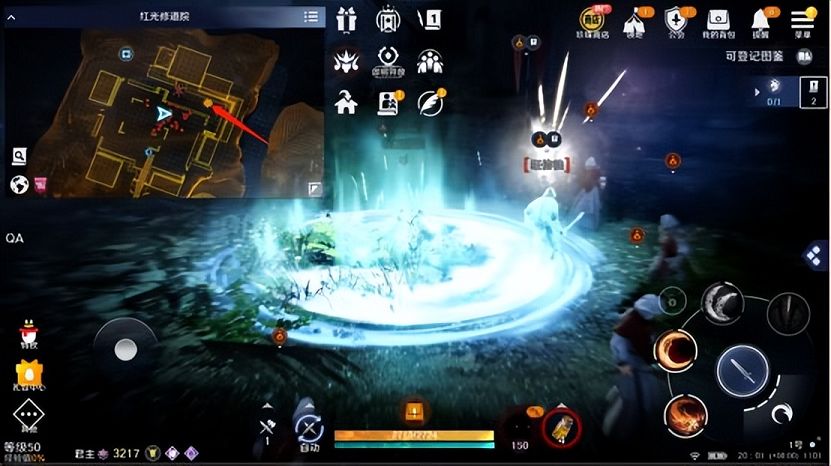
Task: Open the feather quill icon
Action: [x=431, y=102]
